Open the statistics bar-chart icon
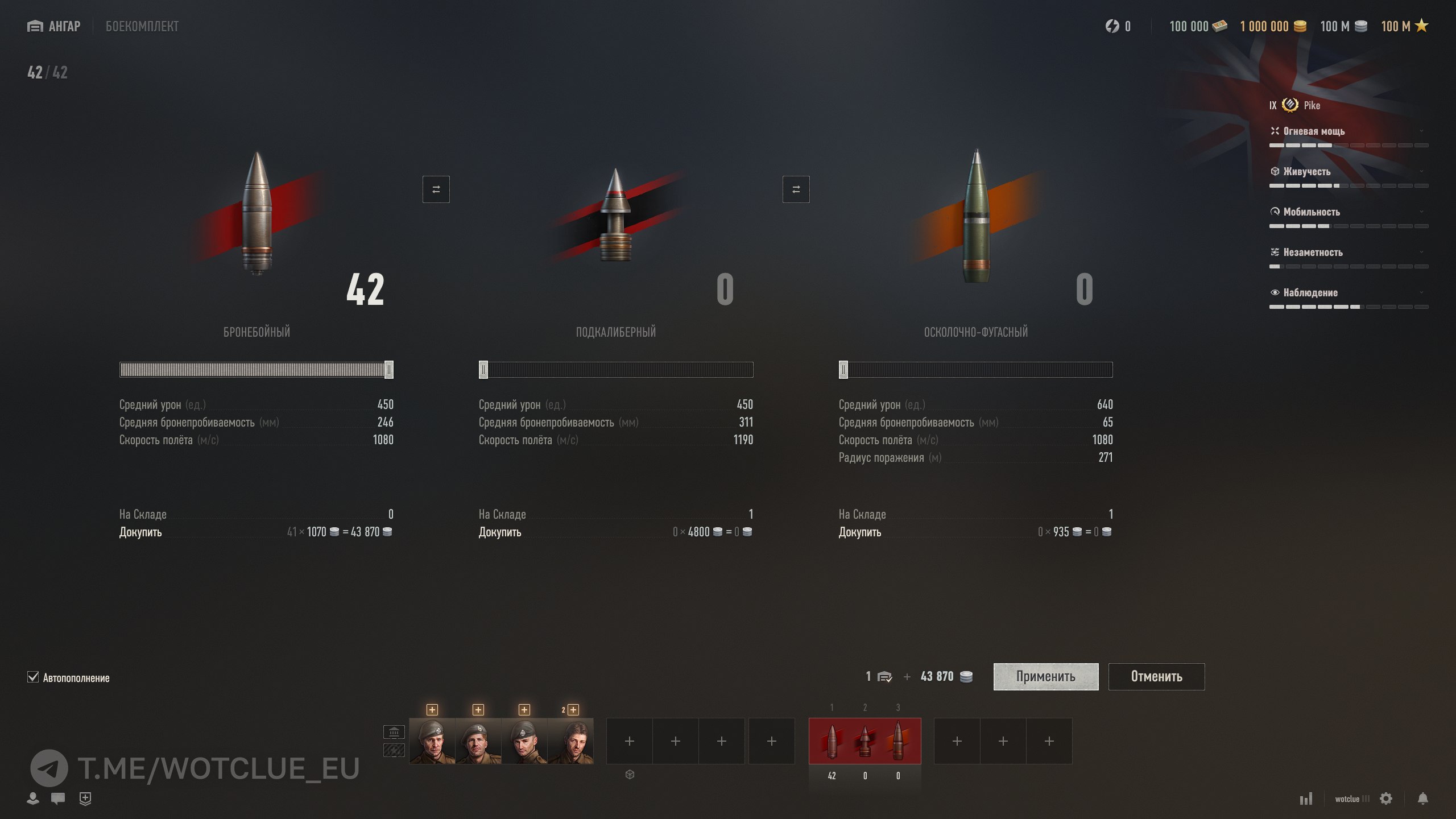The height and width of the screenshot is (819, 1456). point(1306,799)
